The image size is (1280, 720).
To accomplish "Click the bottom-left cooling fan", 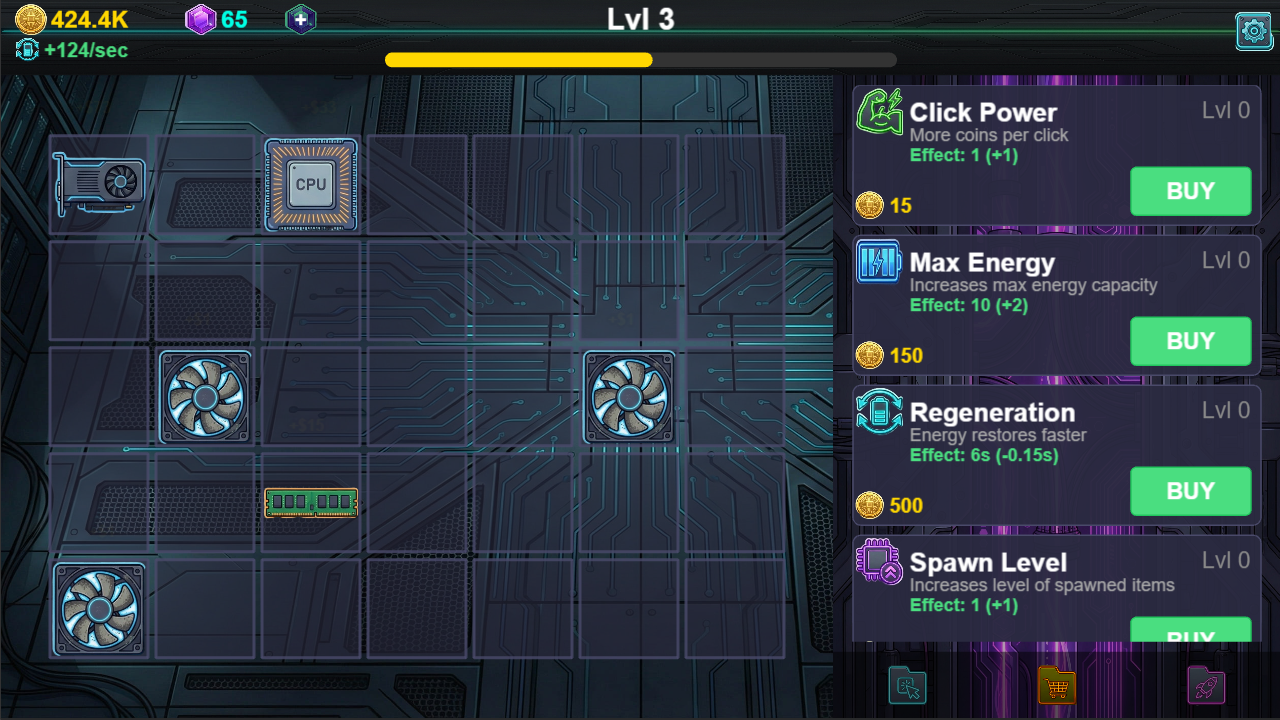I will coord(98,607).
